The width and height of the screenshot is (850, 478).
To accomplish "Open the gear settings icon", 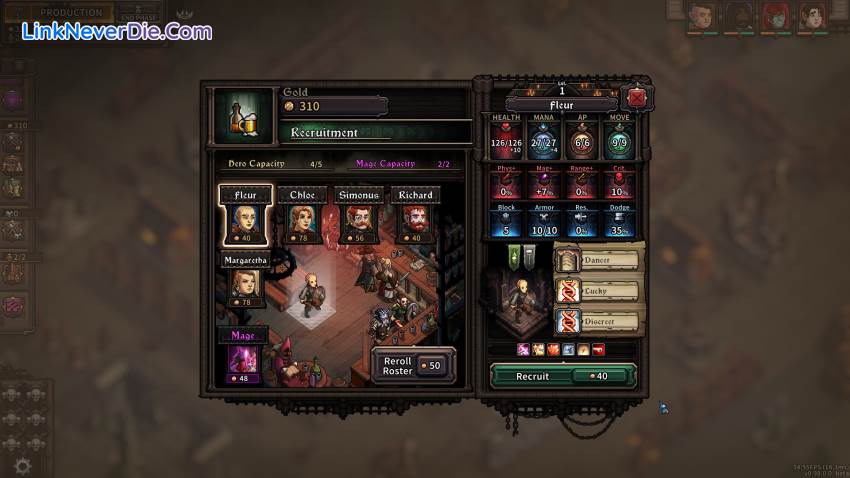I will [x=22, y=465].
